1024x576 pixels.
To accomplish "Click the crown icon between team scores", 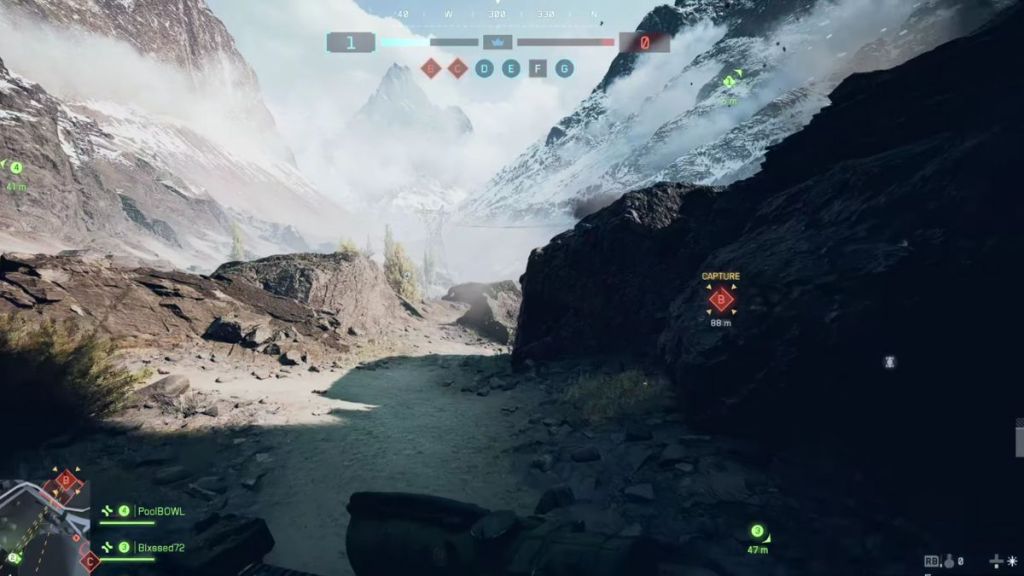I will click(x=498, y=42).
